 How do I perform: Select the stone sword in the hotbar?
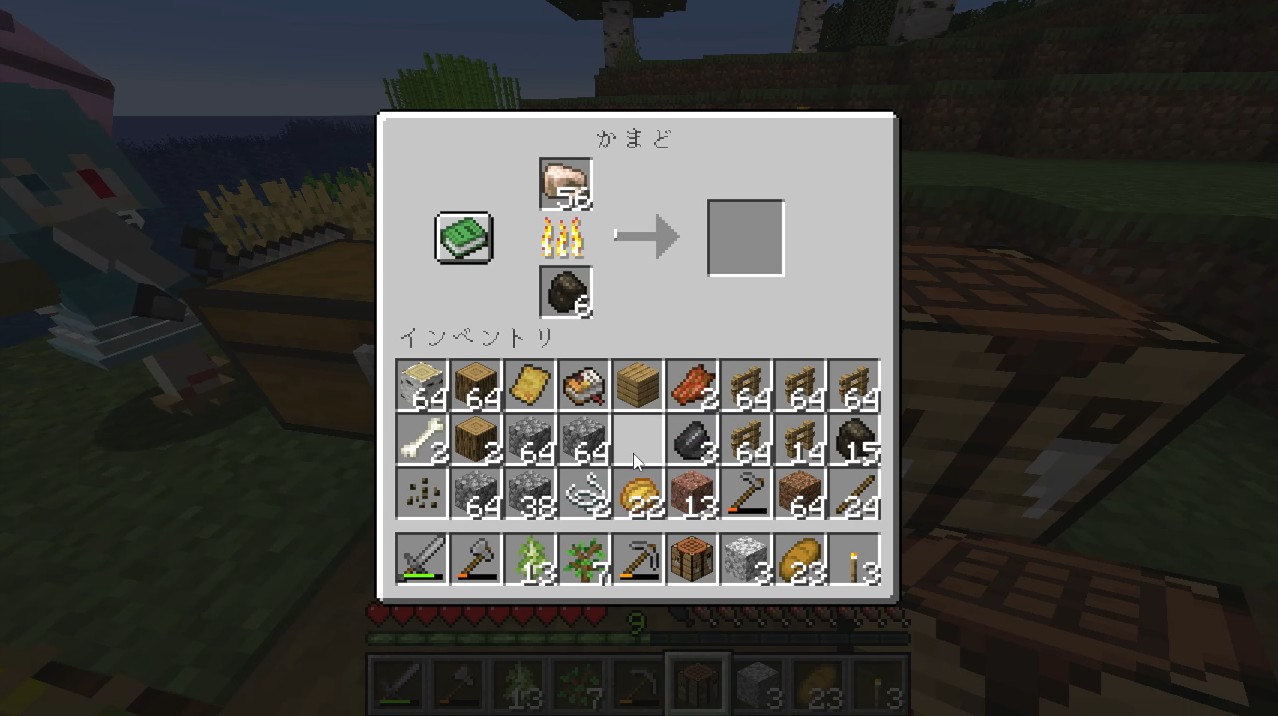click(x=422, y=559)
